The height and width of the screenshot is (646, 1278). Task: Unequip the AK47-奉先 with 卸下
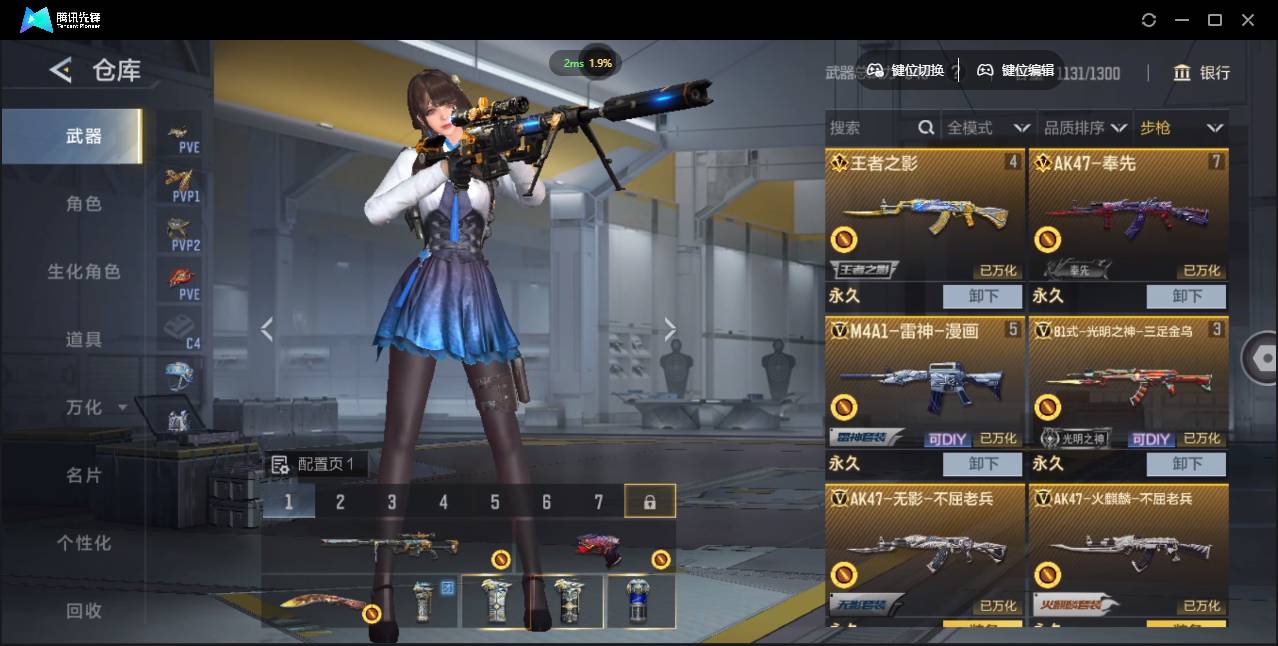1186,296
